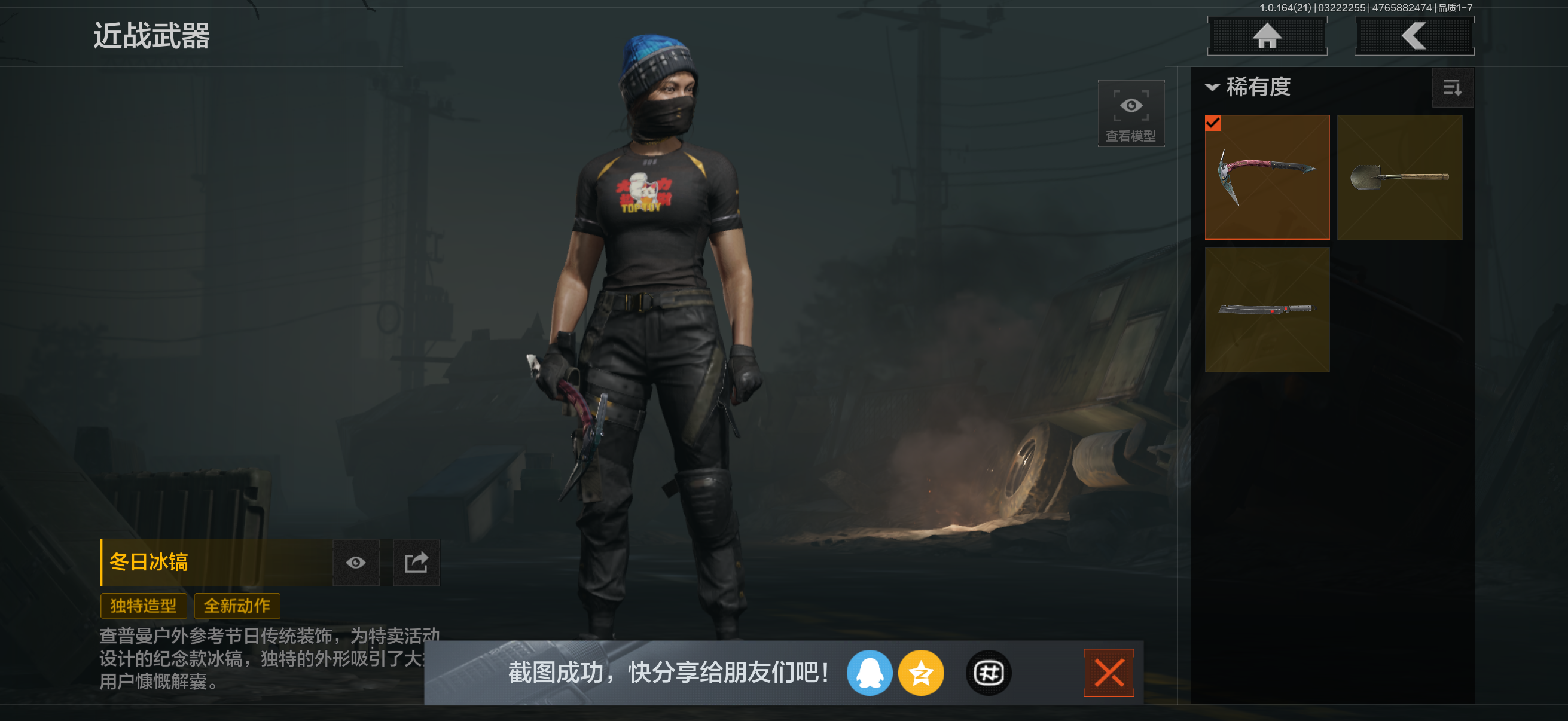Select the katana weapon thumbnail

pos(1266,310)
